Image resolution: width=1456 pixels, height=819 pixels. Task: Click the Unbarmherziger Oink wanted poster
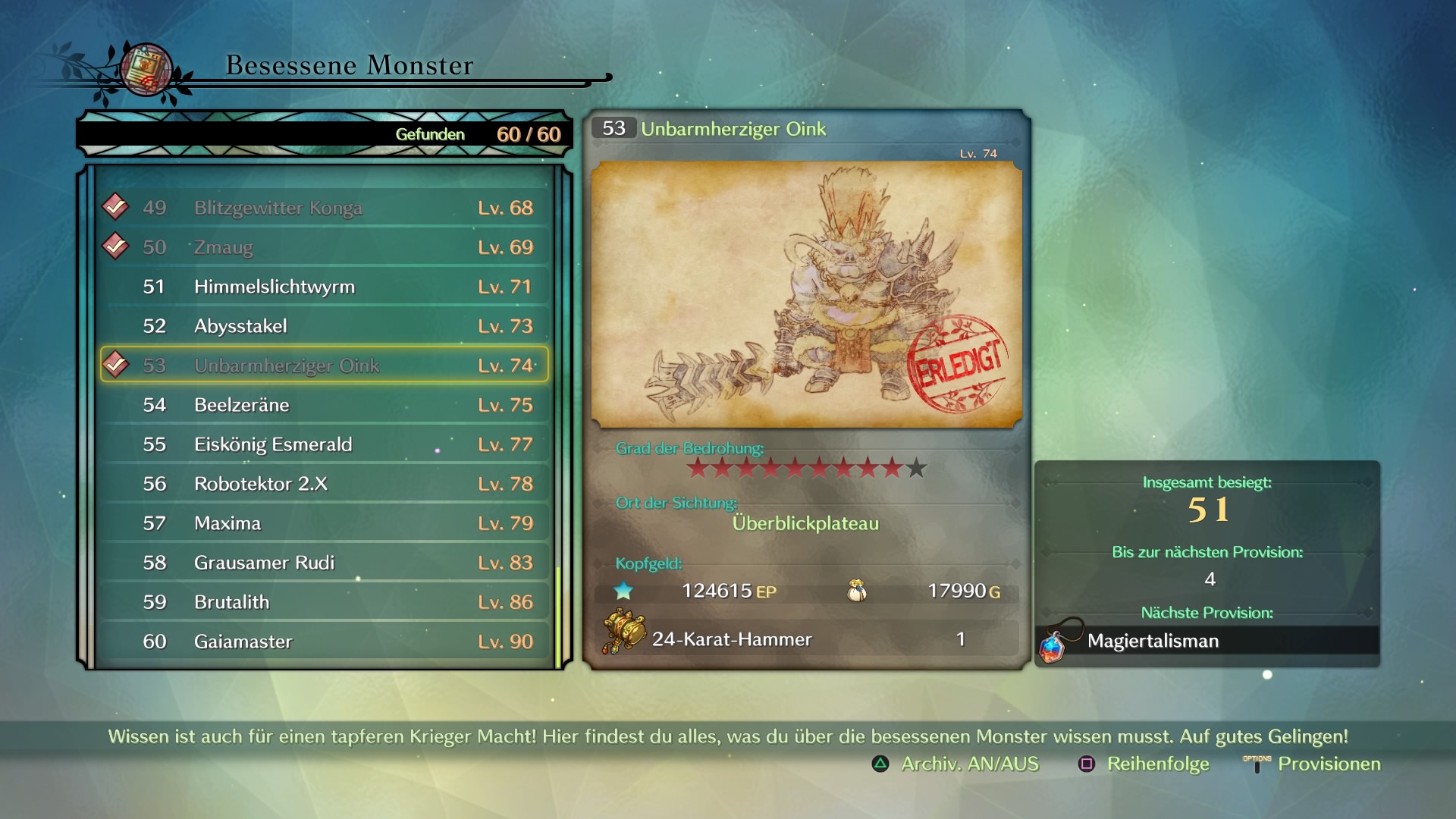(806, 294)
